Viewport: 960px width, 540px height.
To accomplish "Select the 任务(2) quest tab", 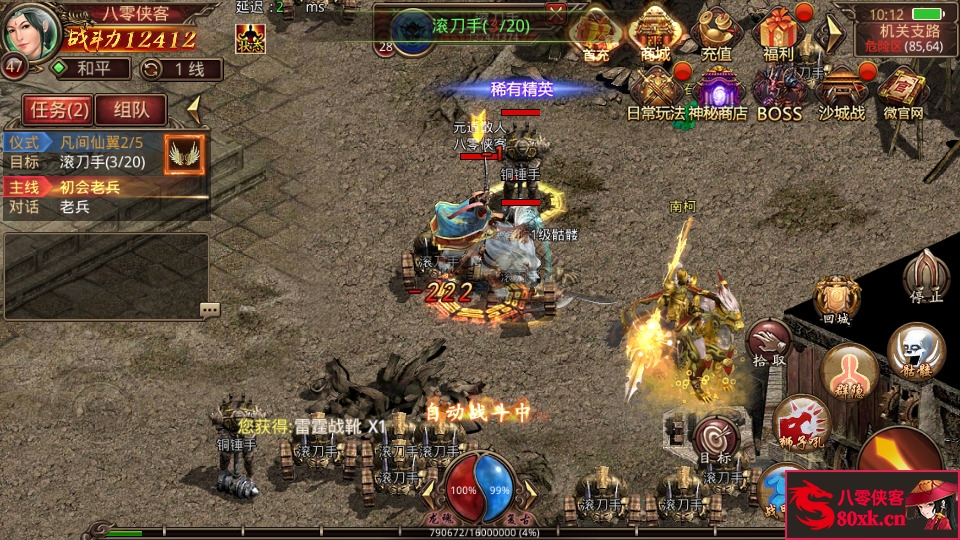I will 59,110.
